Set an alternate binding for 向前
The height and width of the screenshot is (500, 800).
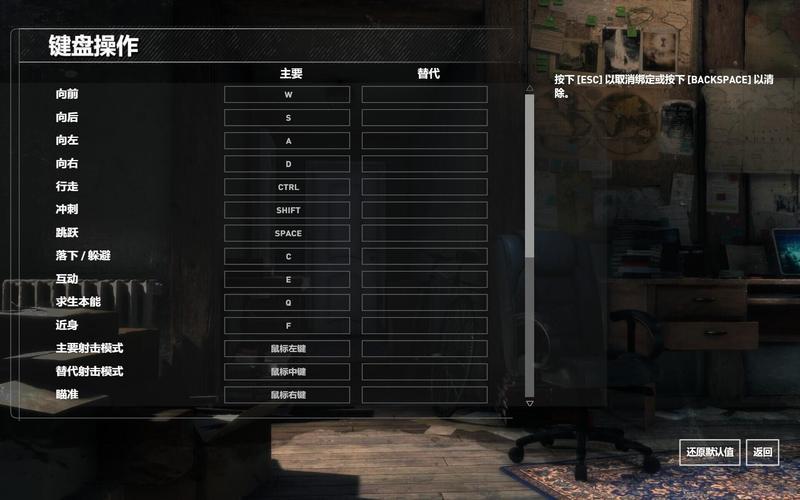point(424,95)
